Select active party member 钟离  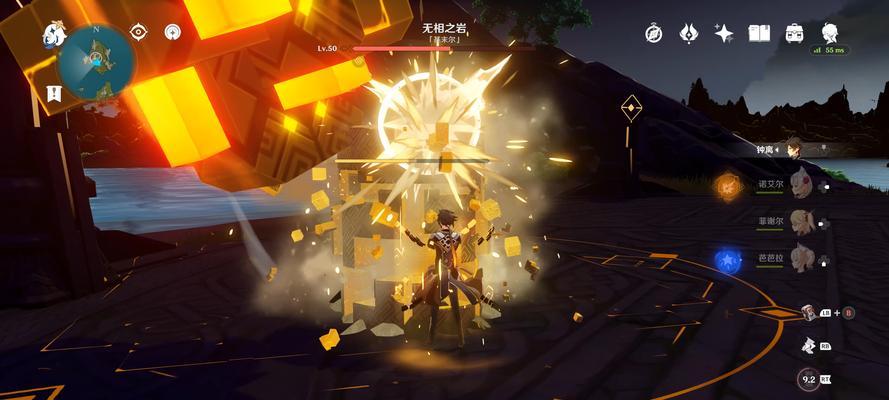point(793,149)
